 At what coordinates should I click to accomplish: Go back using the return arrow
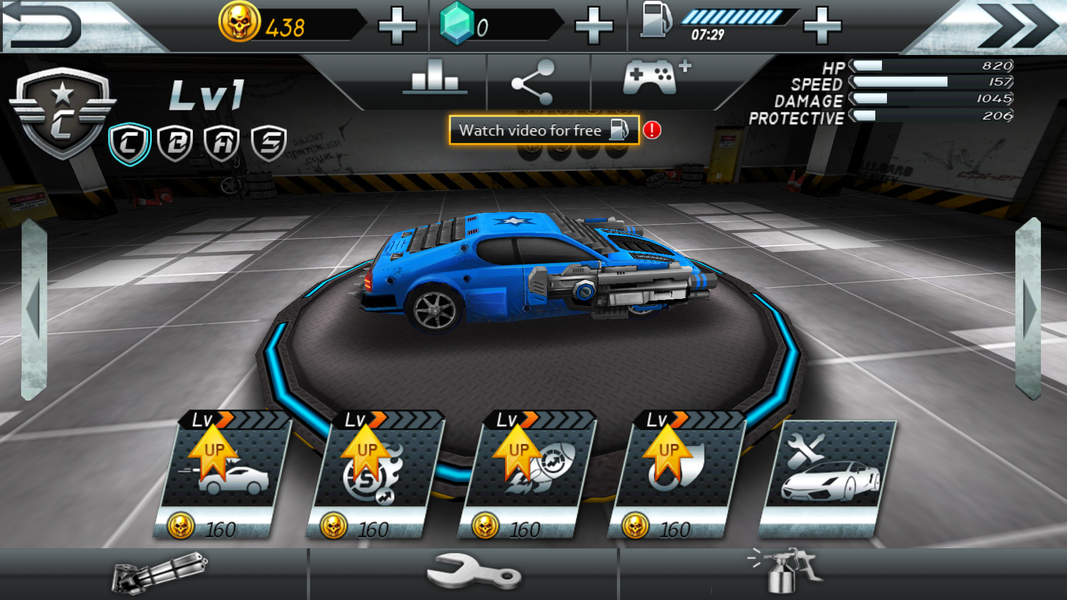[x=45, y=26]
